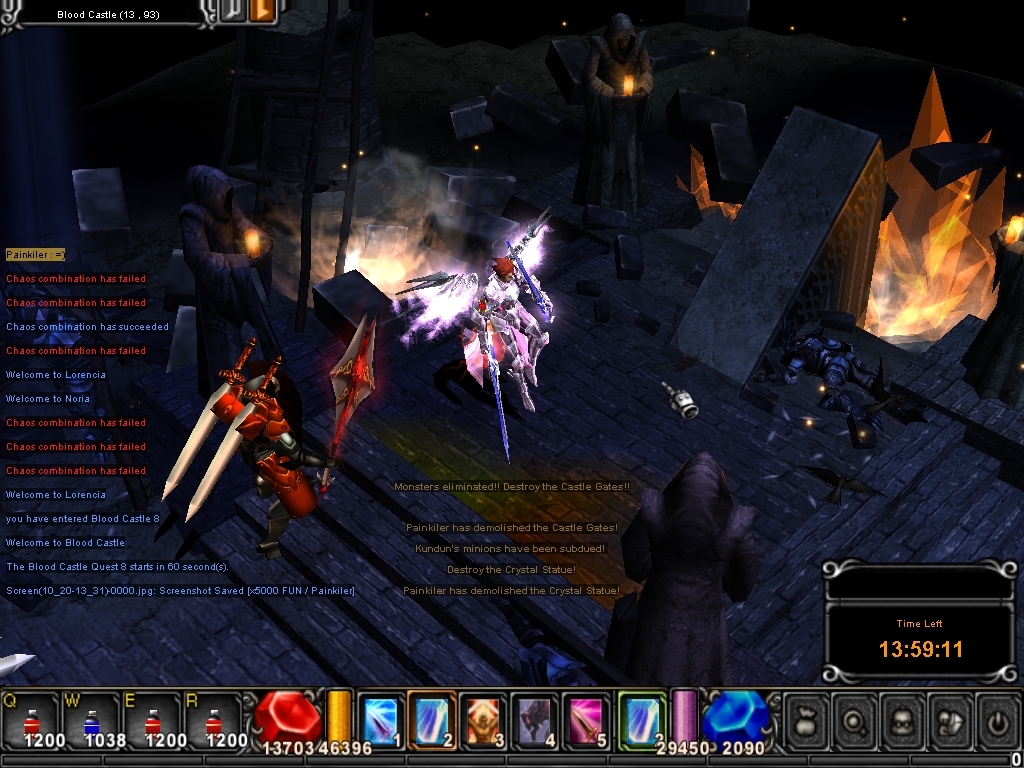The height and width of the screenshot is (768, 1024).
Task: Open the magnifier character info button
Action: click(x=855, y=718)
